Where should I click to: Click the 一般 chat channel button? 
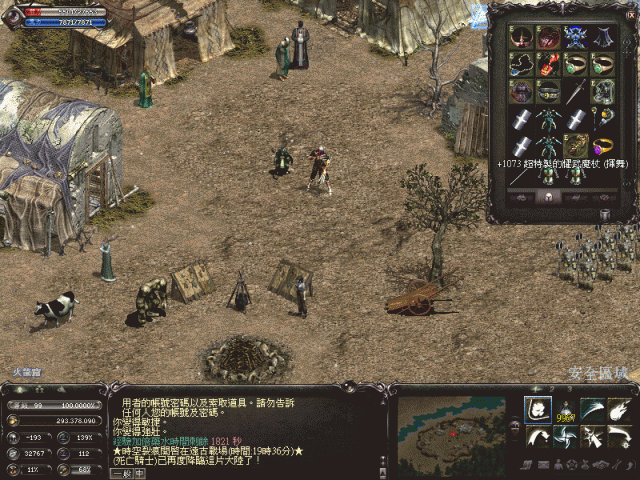click(x=122, y=473)
